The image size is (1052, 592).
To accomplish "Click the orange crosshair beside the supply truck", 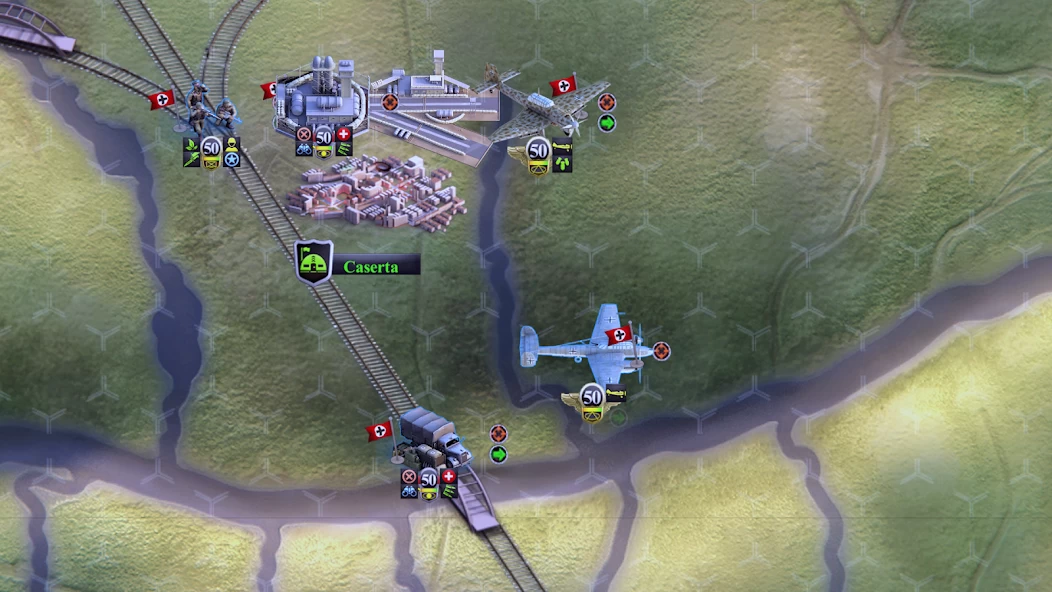I will 498,434.
